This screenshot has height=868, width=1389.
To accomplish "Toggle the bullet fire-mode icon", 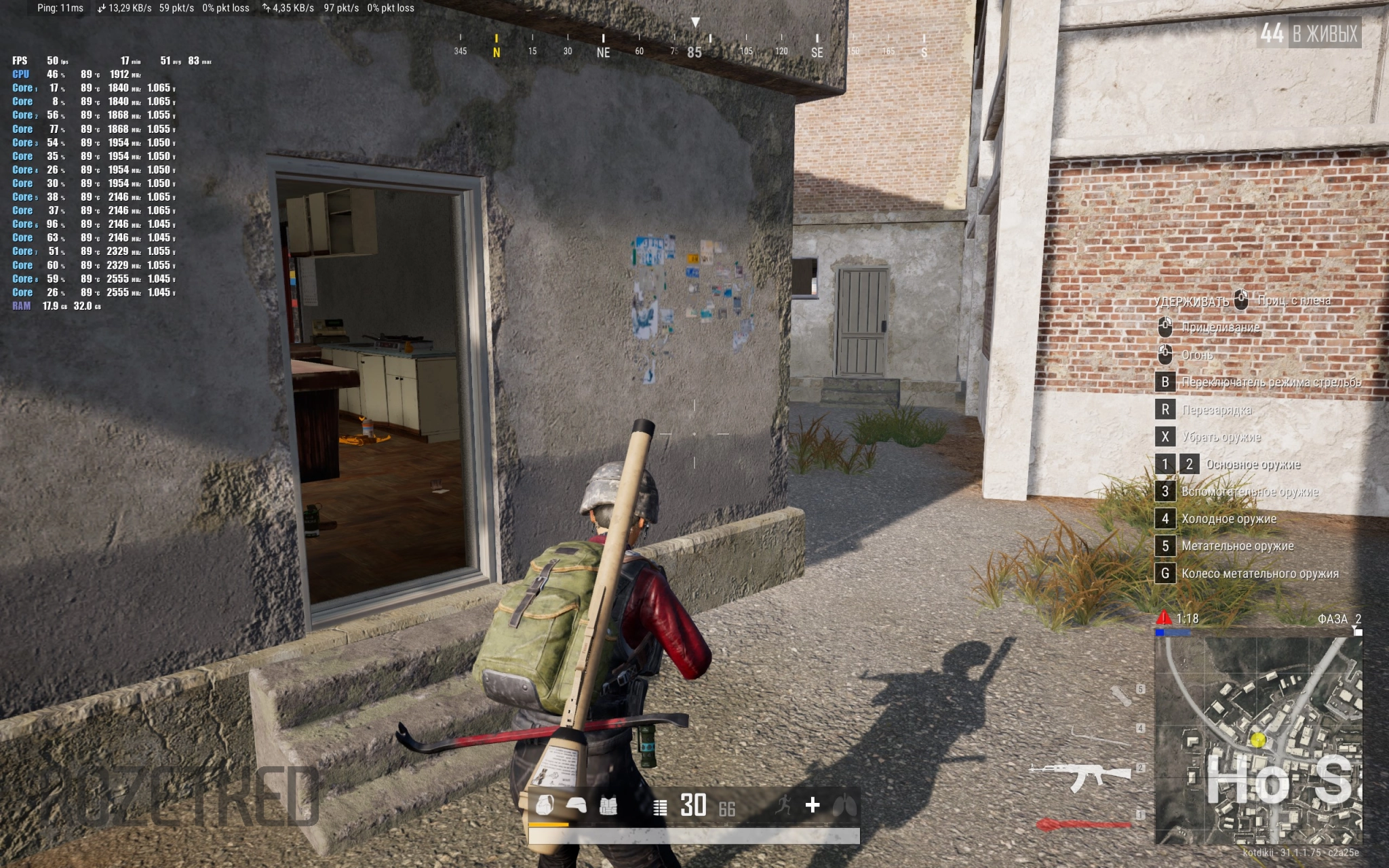I will tap(659, 807).
